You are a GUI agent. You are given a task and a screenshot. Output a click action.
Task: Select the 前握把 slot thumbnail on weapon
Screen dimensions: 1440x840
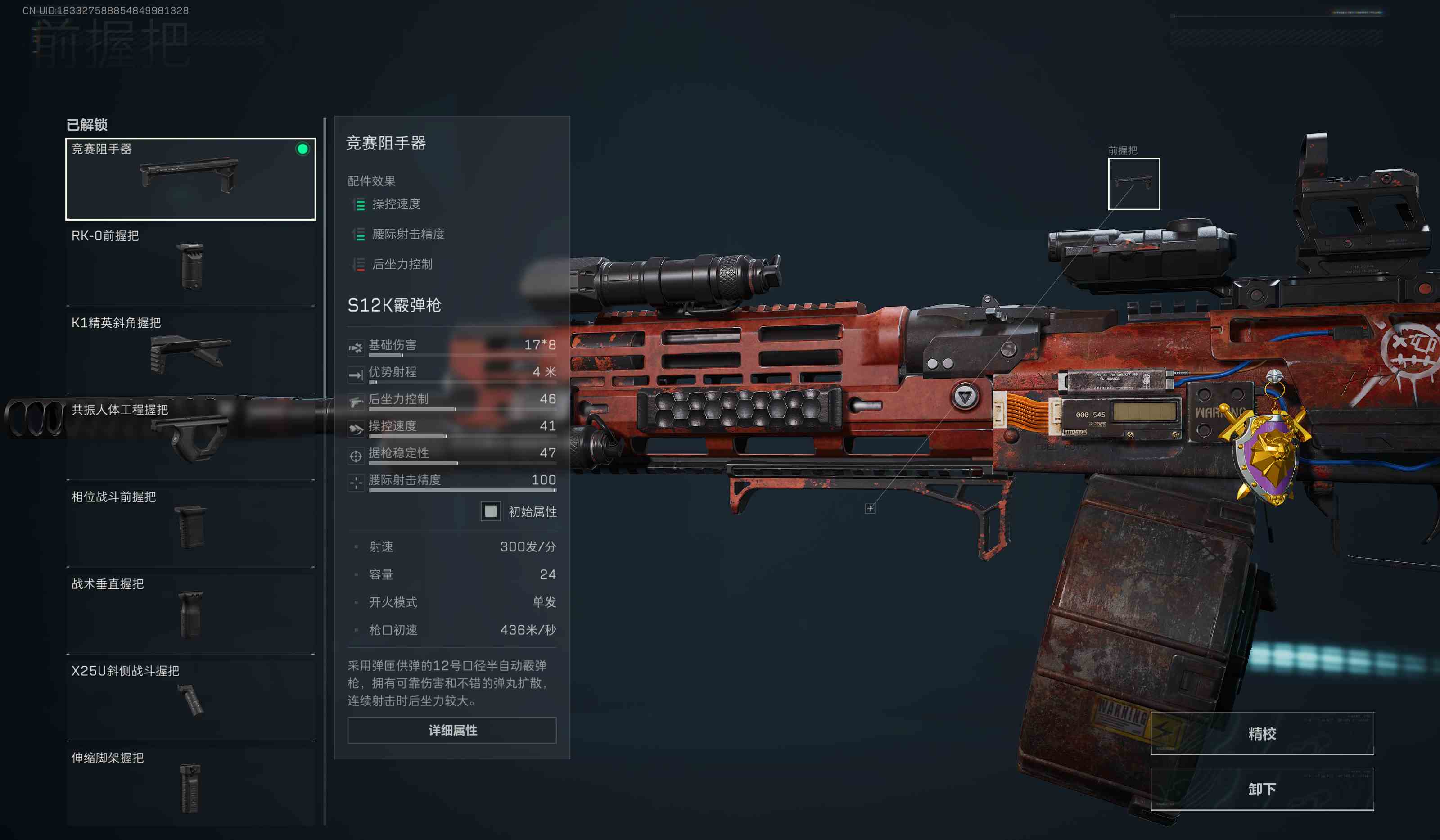(1134, 184)
